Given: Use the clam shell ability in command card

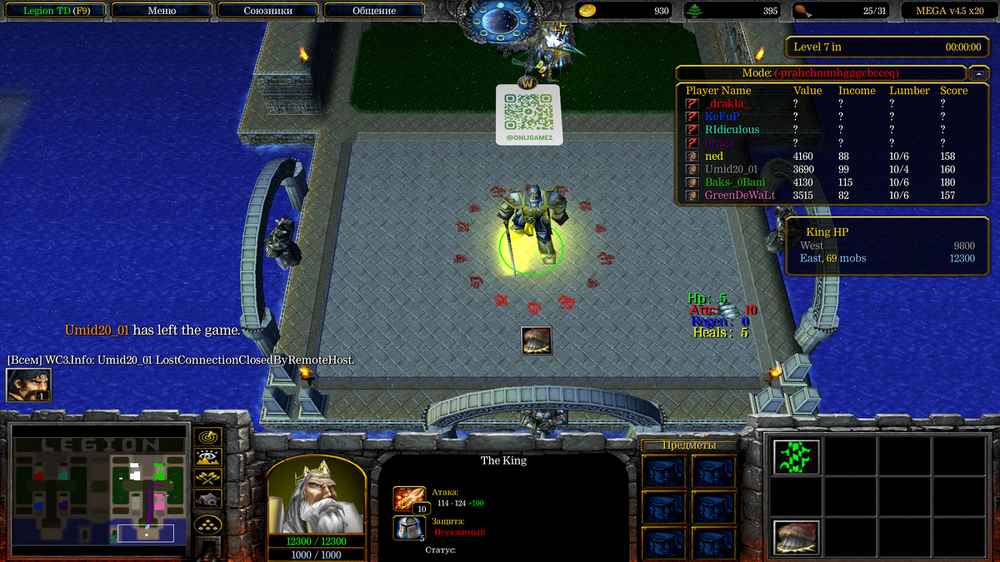Looking at the screenshot, I should click(796, 537).
